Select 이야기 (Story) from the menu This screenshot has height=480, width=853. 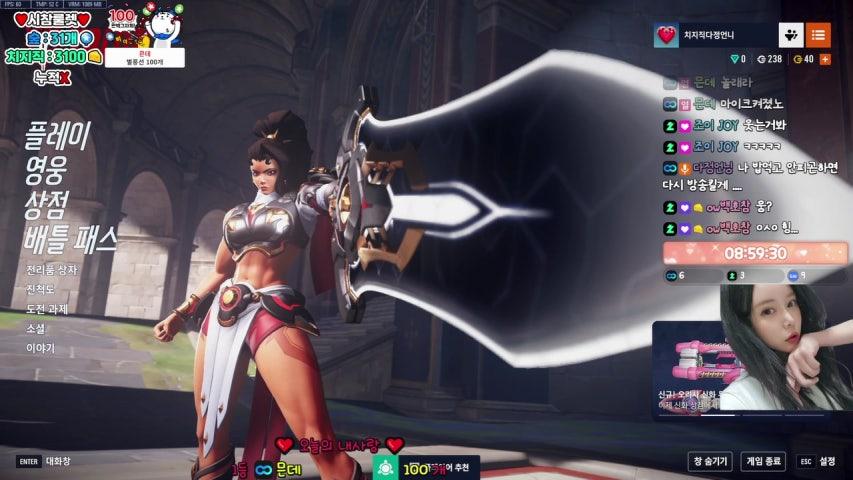point(41,348)
